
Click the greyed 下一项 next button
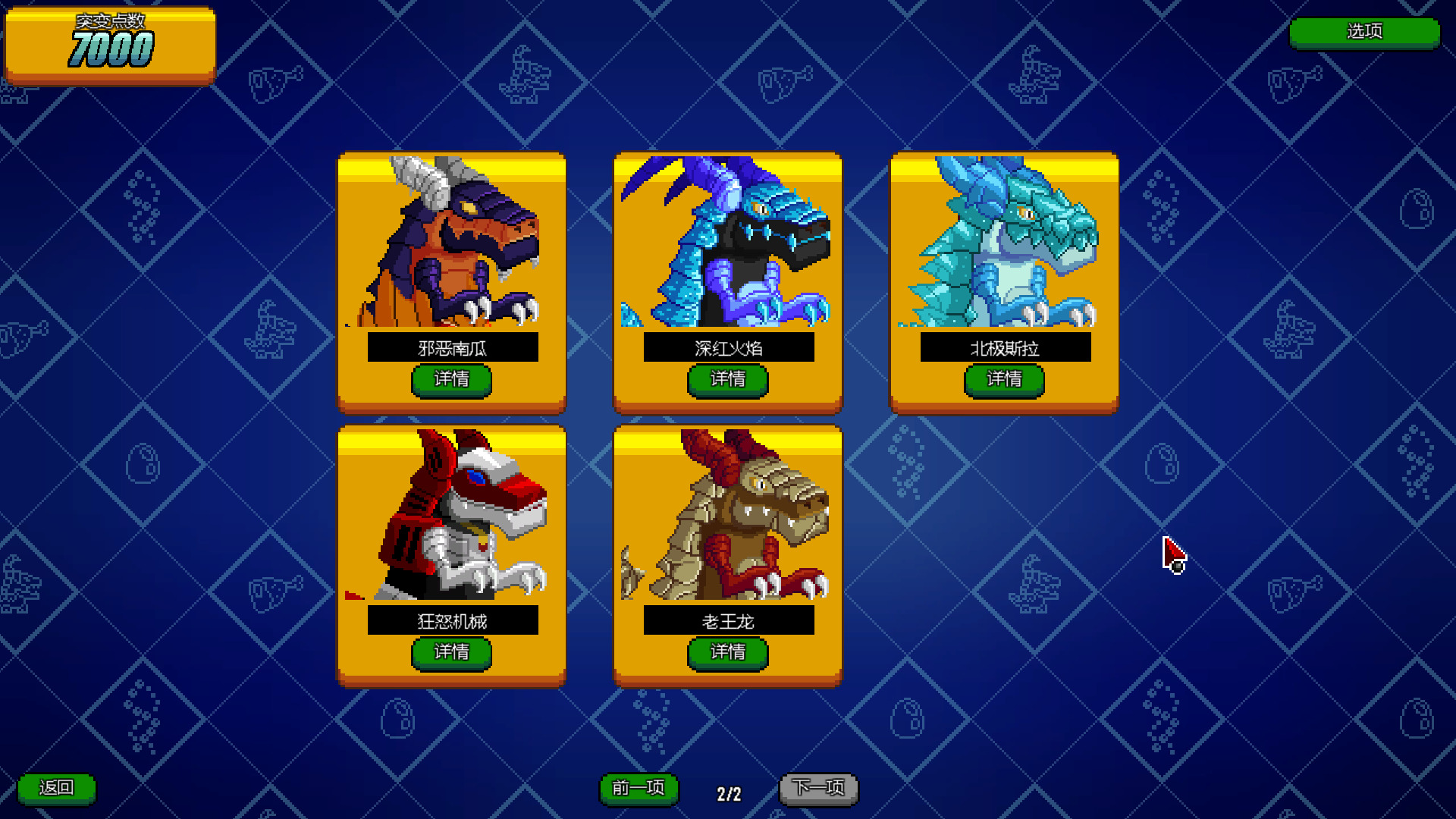[x=818, y=788]
